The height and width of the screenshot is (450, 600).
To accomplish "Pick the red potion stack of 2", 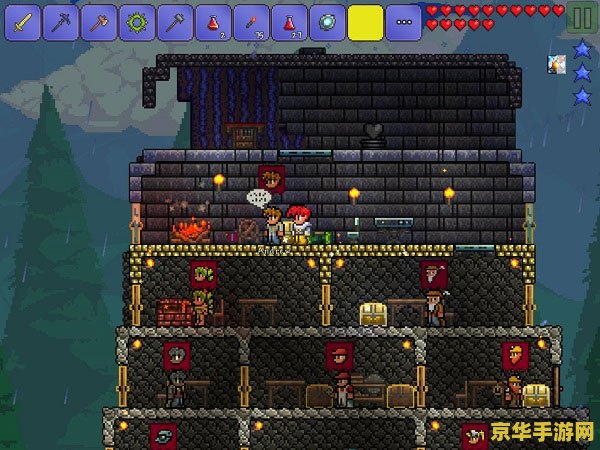I will click(213, 20).
